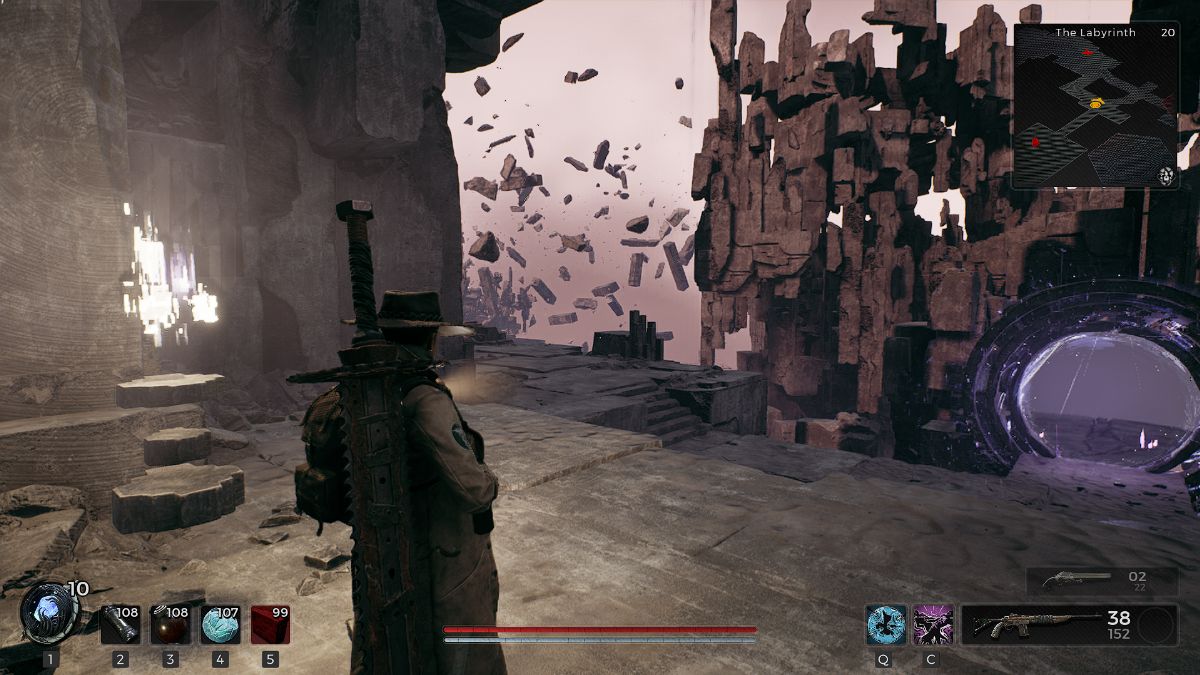This screenshot has height=675, width=1200.
Task: Select the cracked teal sphere item
Action: tap(220, 624)
